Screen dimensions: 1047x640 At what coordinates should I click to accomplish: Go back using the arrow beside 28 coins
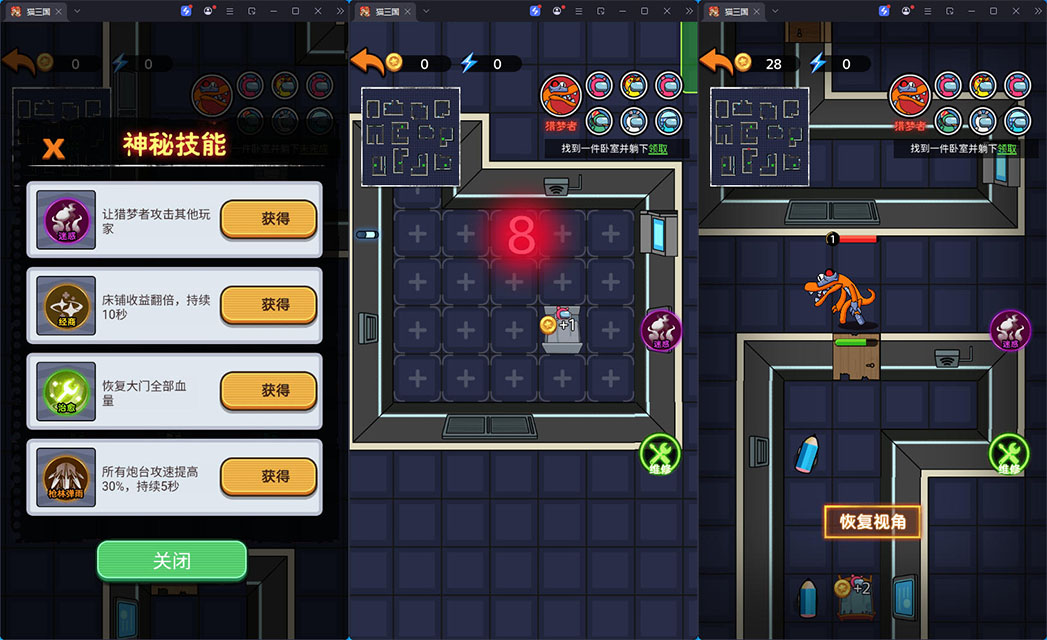click(716, 62)
